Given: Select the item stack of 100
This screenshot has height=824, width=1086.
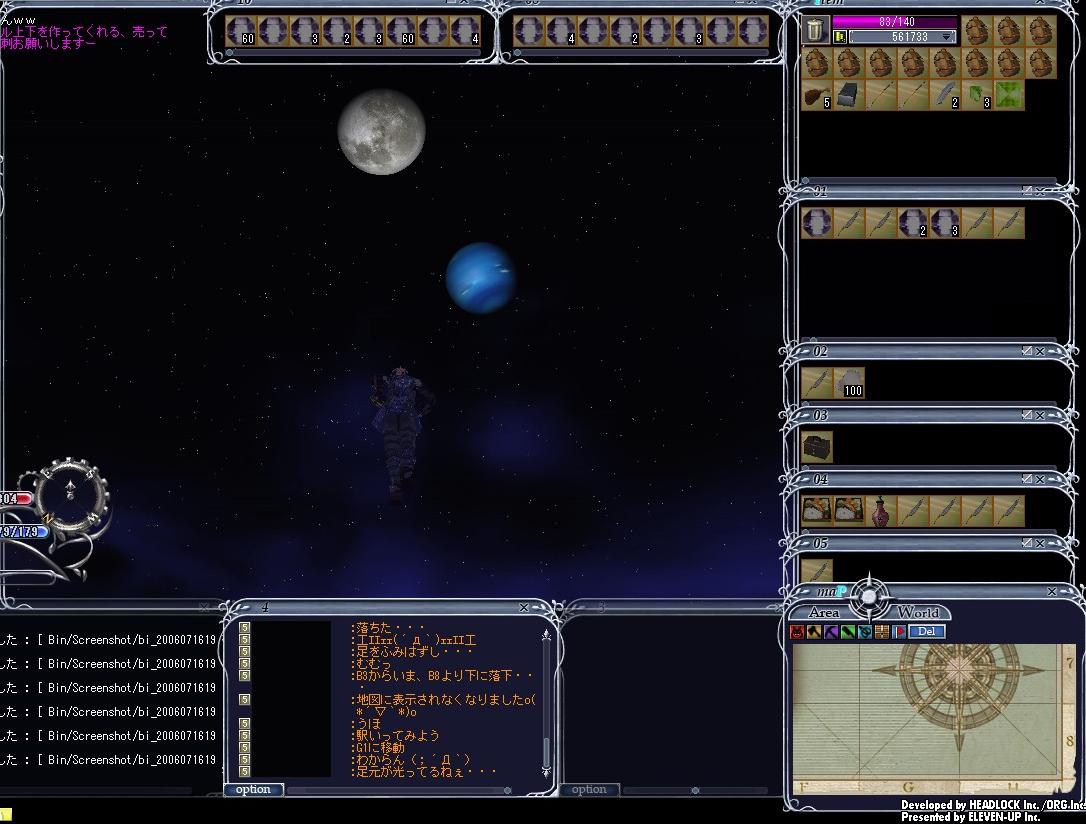Looking at the screenshot, I should coord(849,382).
